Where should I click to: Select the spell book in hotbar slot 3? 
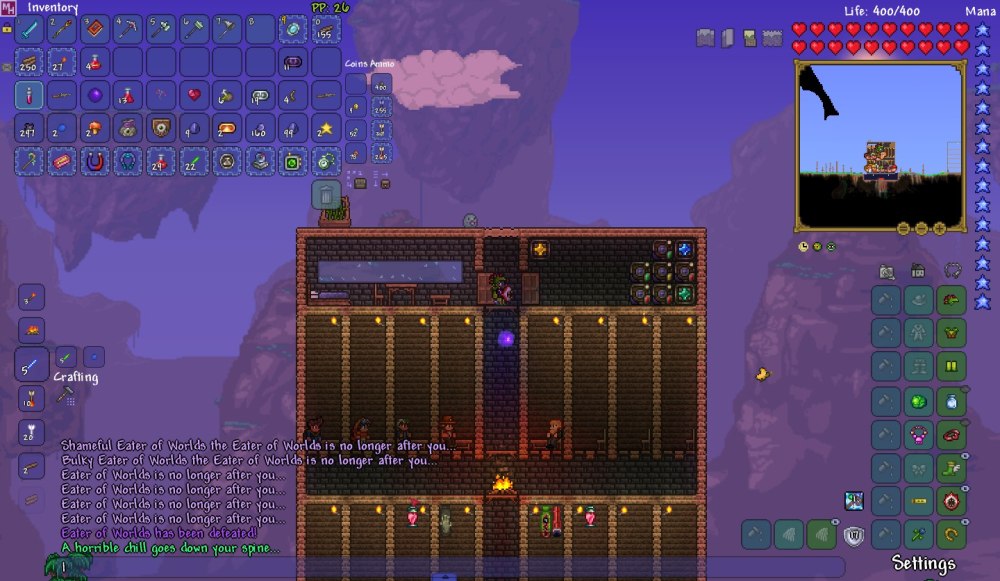click(x=95, y=29)
